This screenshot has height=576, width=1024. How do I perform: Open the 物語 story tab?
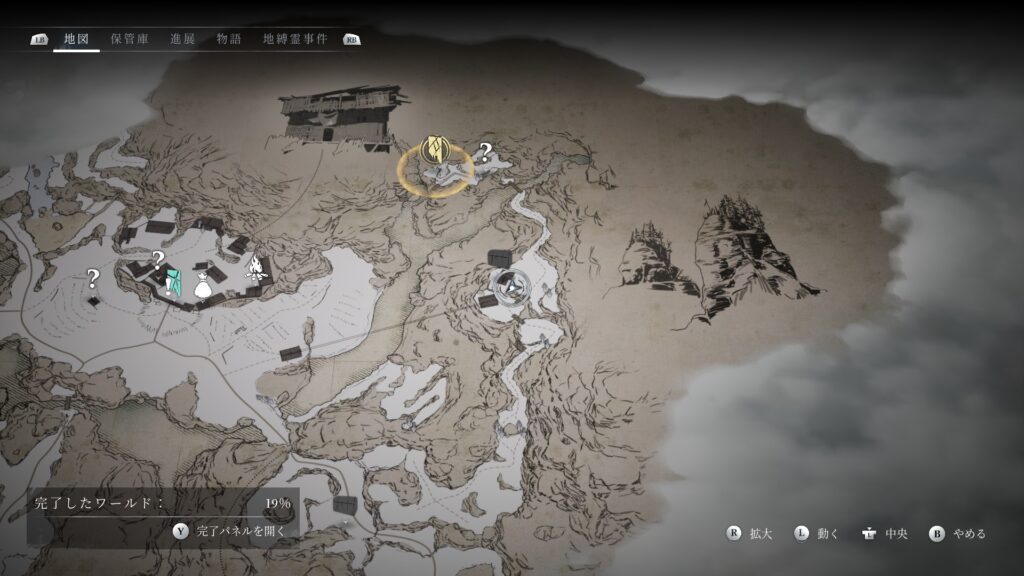coord(229,40)
